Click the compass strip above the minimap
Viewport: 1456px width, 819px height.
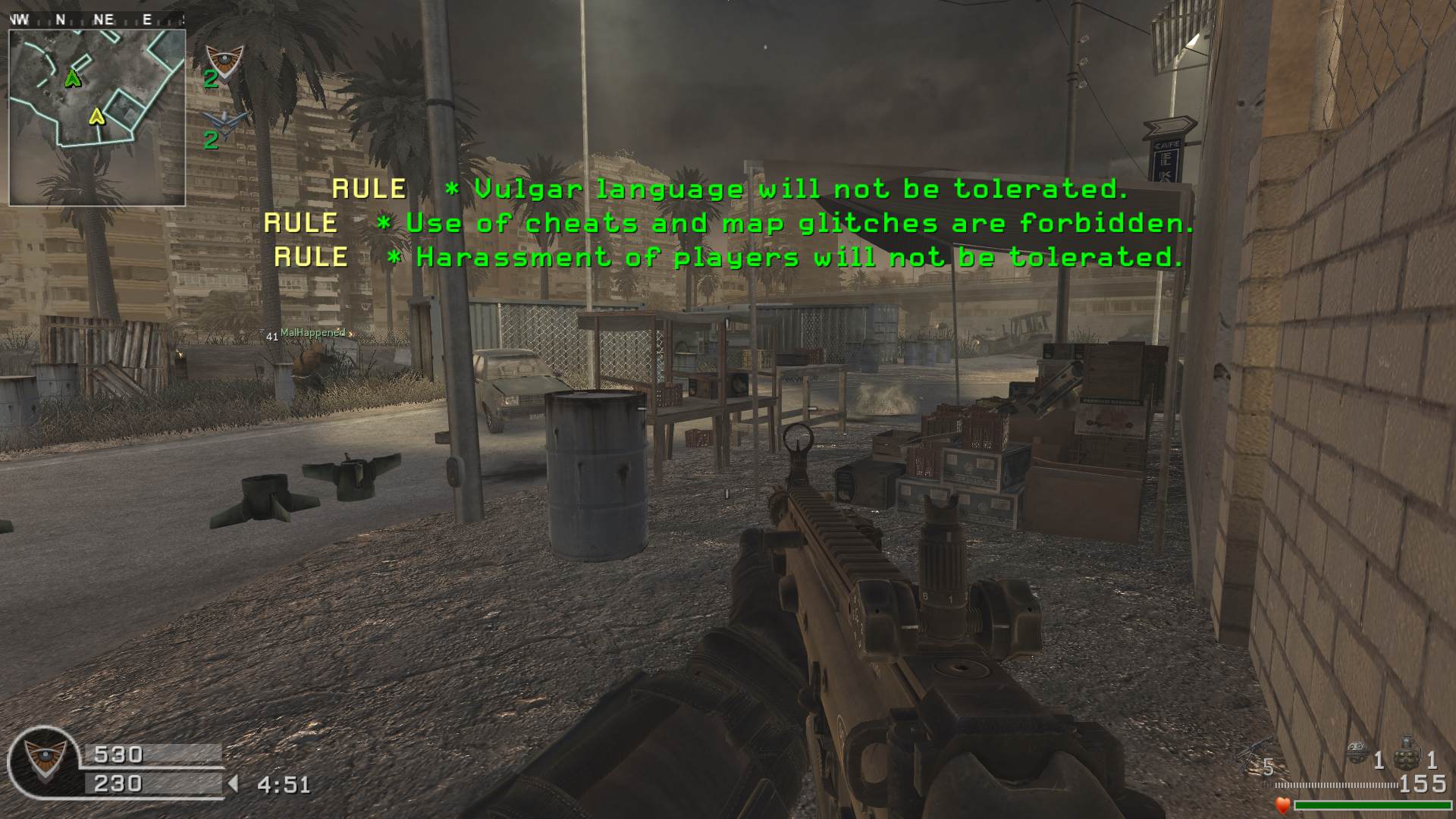tap(96, 20)
